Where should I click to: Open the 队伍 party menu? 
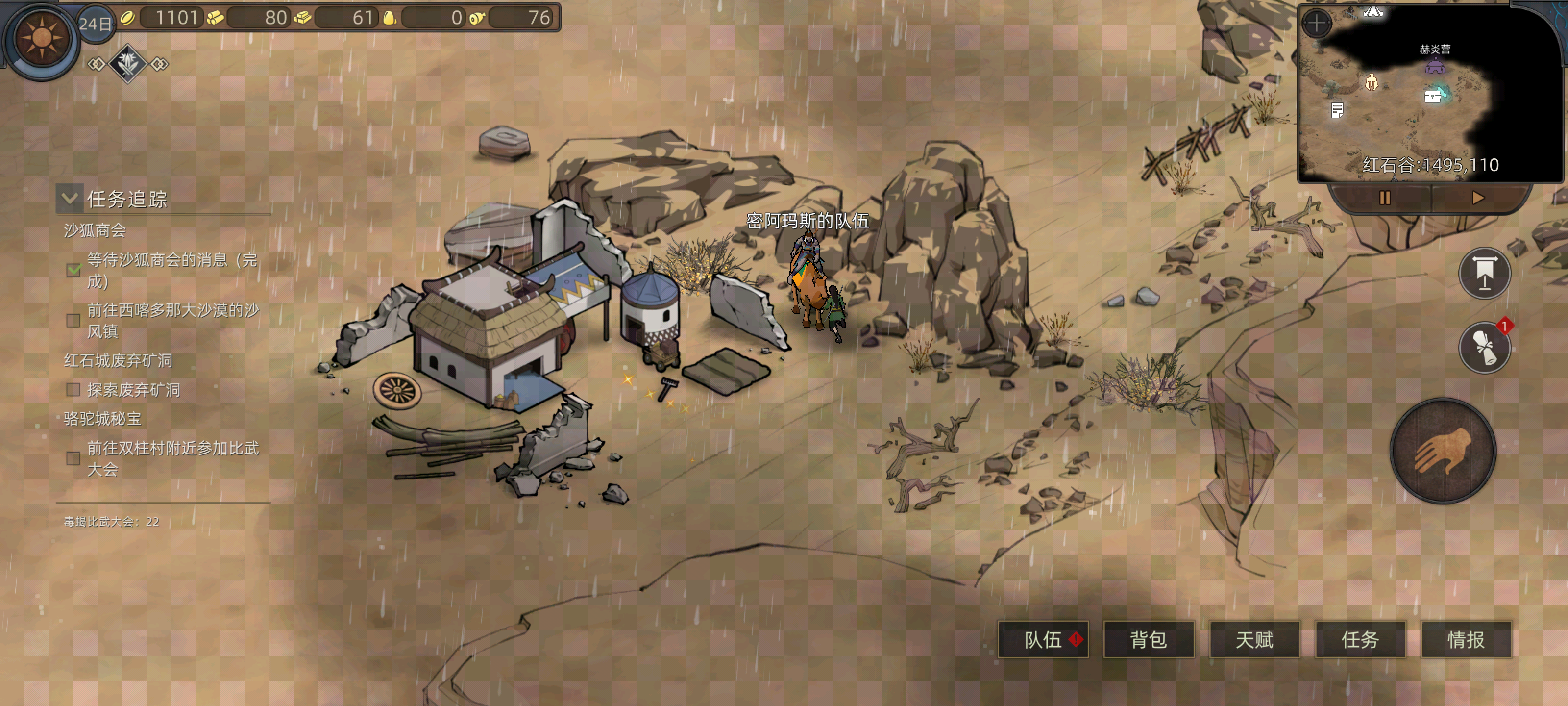coord(1043,640)
